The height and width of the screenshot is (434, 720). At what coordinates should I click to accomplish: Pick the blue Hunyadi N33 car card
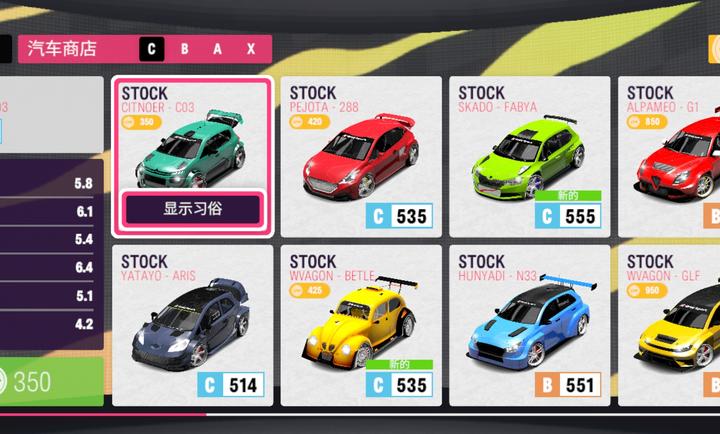pos(529,325)
